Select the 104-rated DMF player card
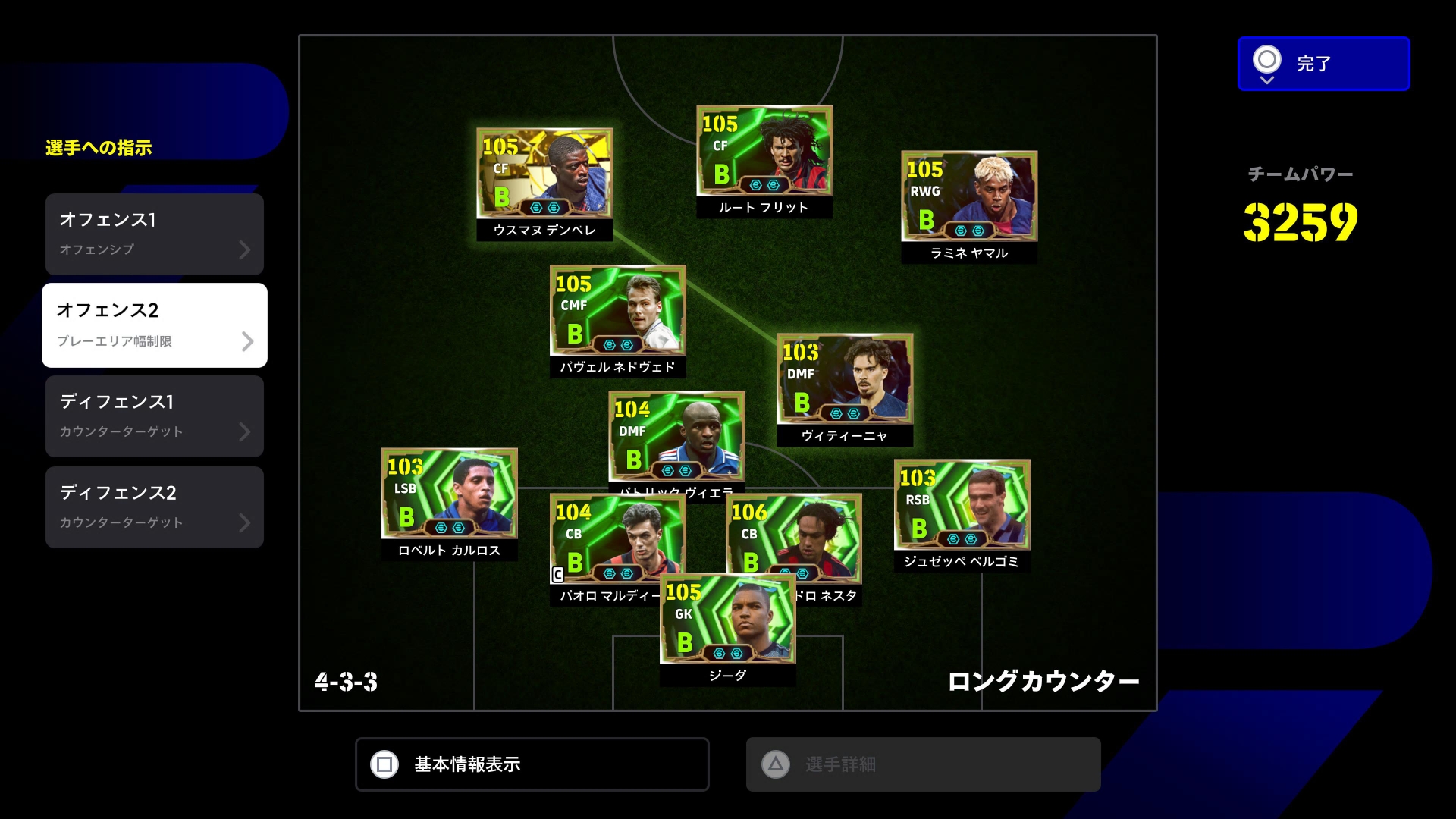Image resolution: width=1456 pixels, height=819 pixels. 676,435
